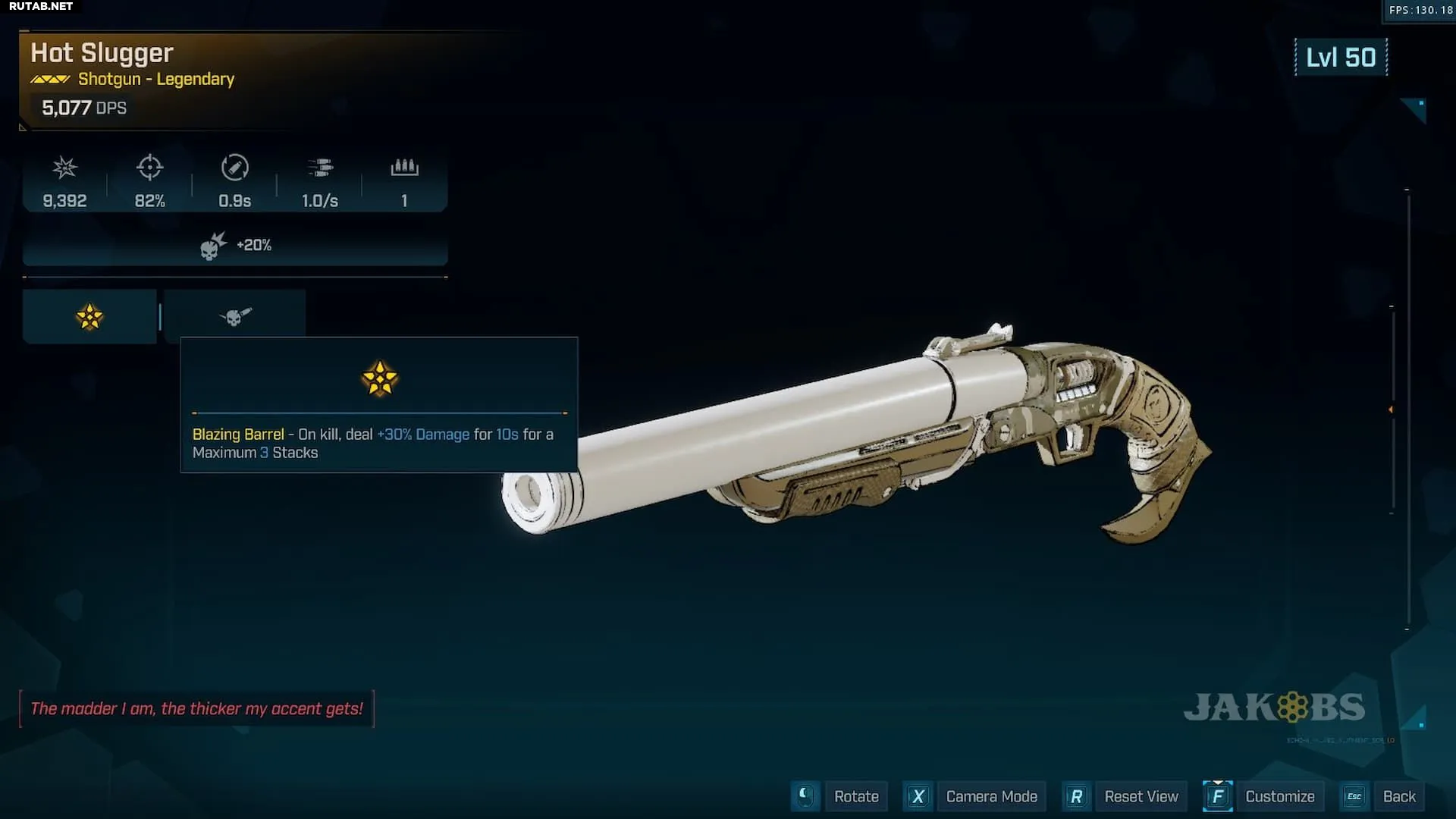This screenshot has width=1456, height=819.
Task: Open Camera Mode
Action: point(990,796)
